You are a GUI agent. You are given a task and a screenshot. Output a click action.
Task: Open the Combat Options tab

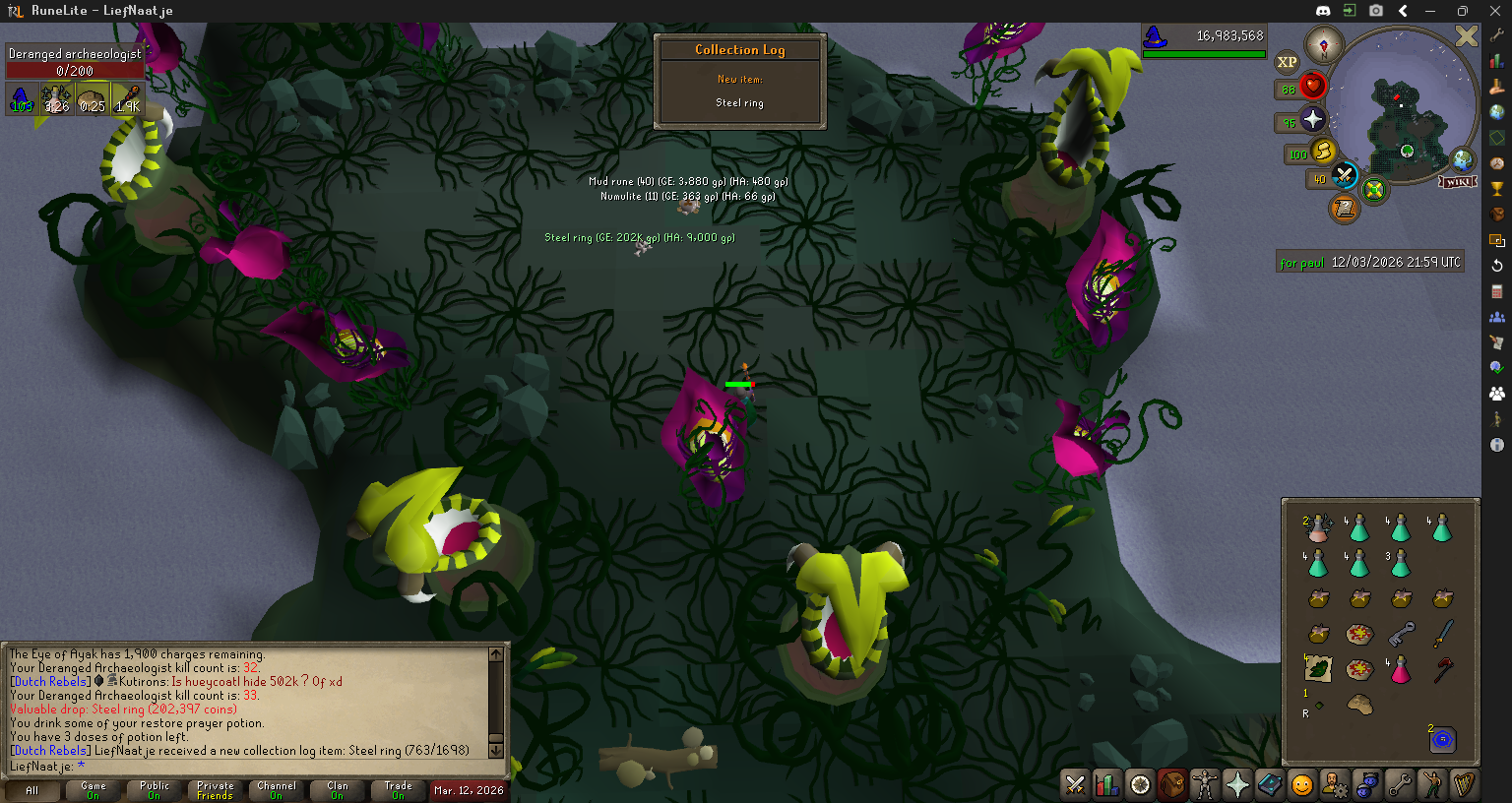tap(1075, 784)
